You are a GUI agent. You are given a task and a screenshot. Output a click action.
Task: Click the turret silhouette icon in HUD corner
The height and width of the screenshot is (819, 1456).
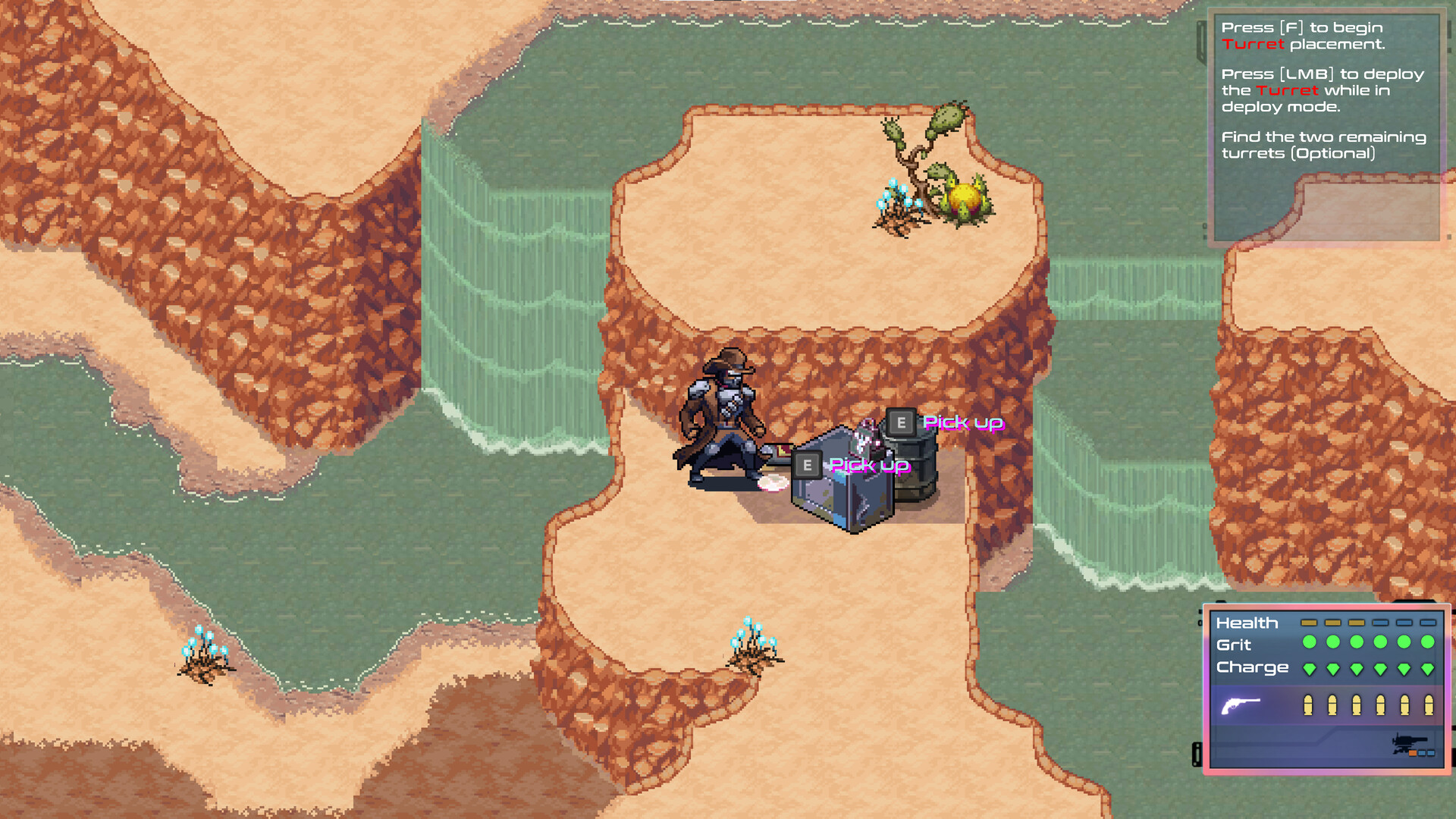[x=1406, y=741]
